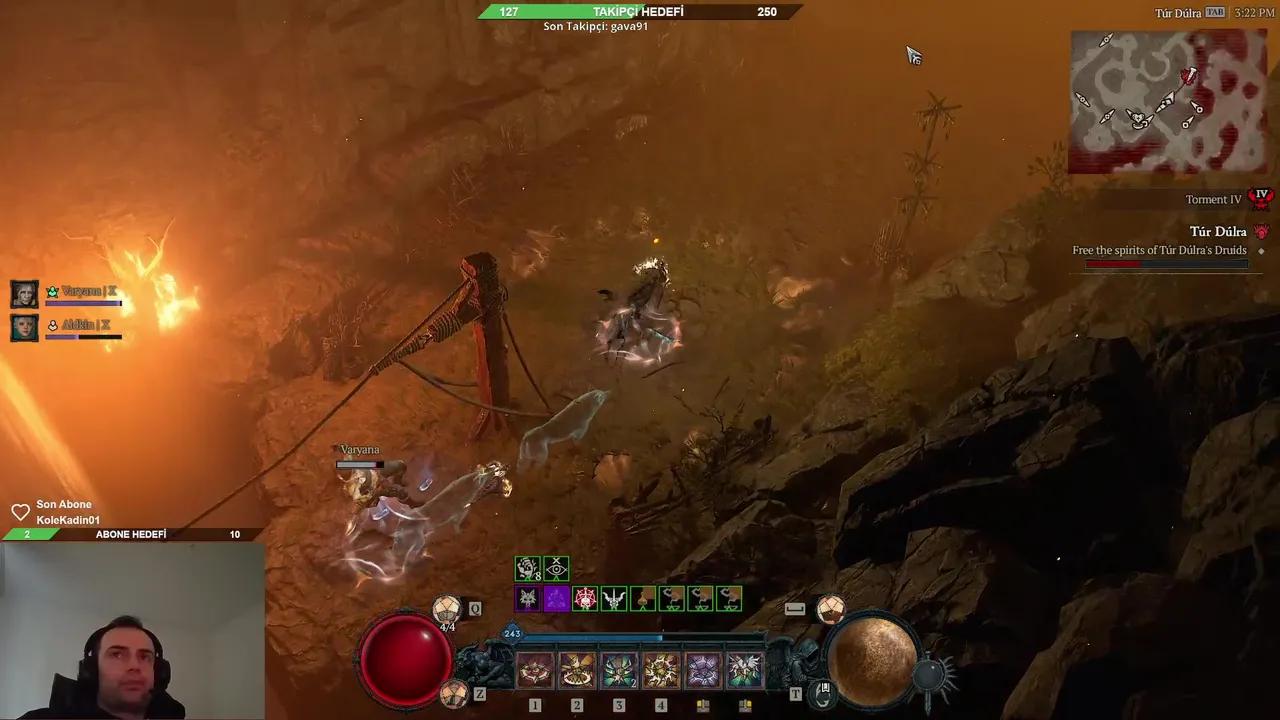Inspect the eye-shaped buff icon

(x=556, y=569)
